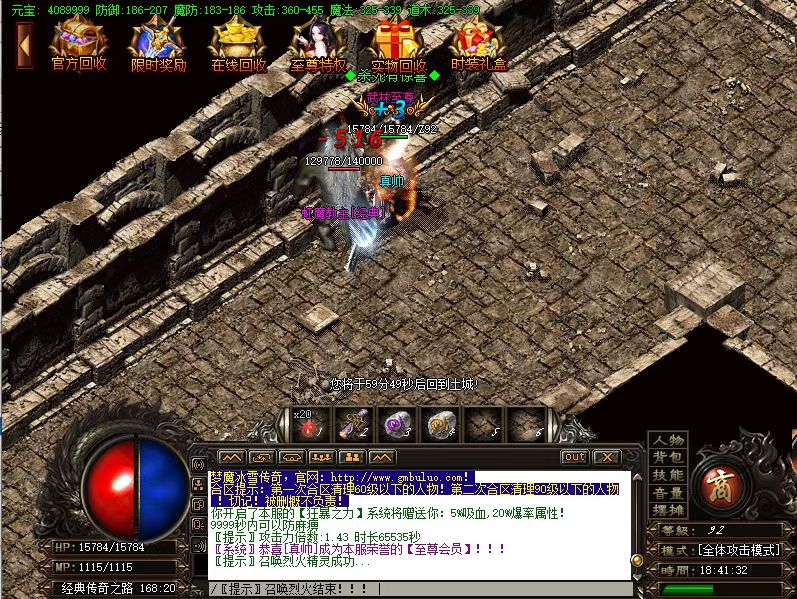
Task: Use the red potion in belt slot 1
Action: 308,425
